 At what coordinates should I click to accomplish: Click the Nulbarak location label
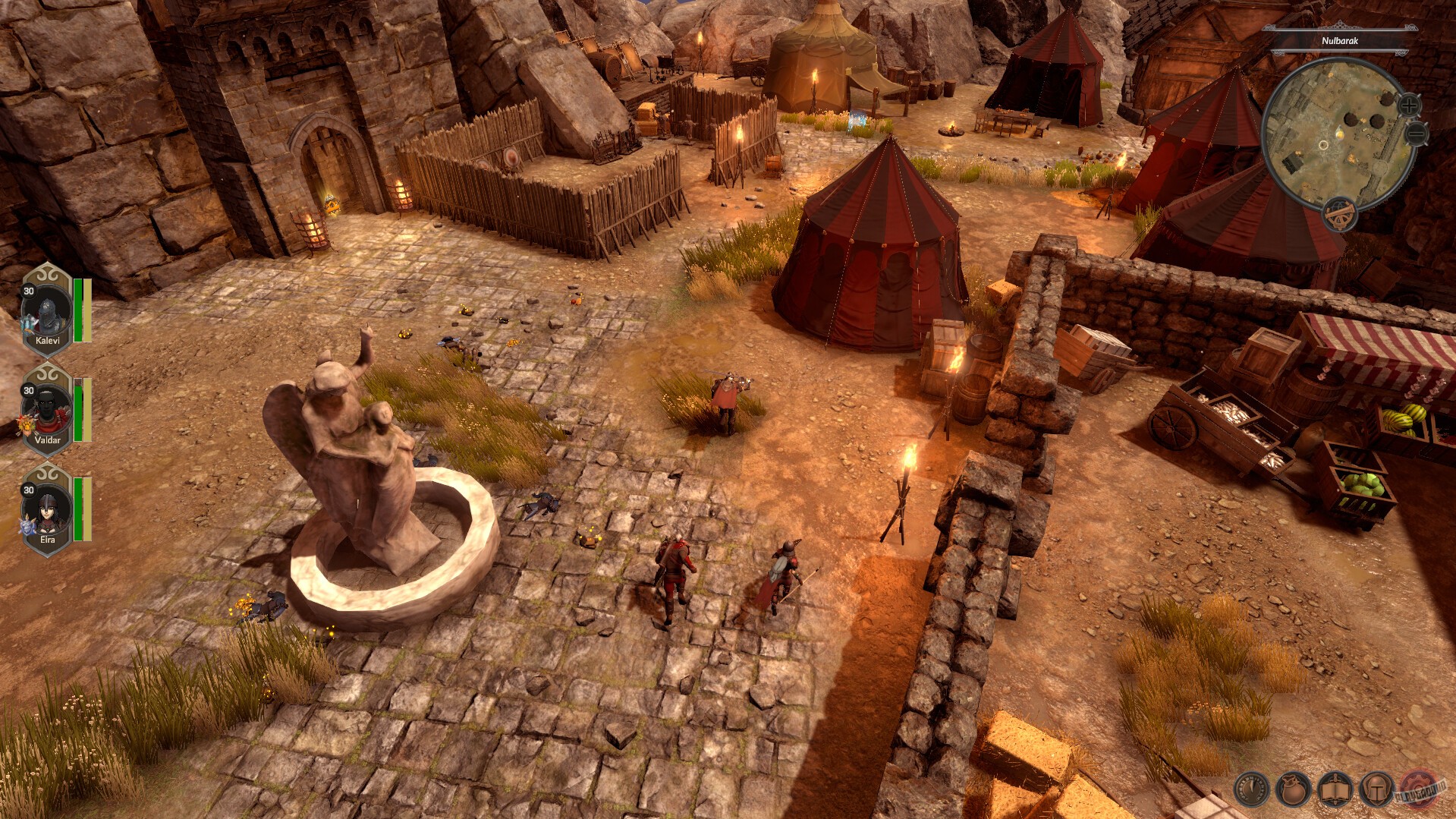[1340, 41]
